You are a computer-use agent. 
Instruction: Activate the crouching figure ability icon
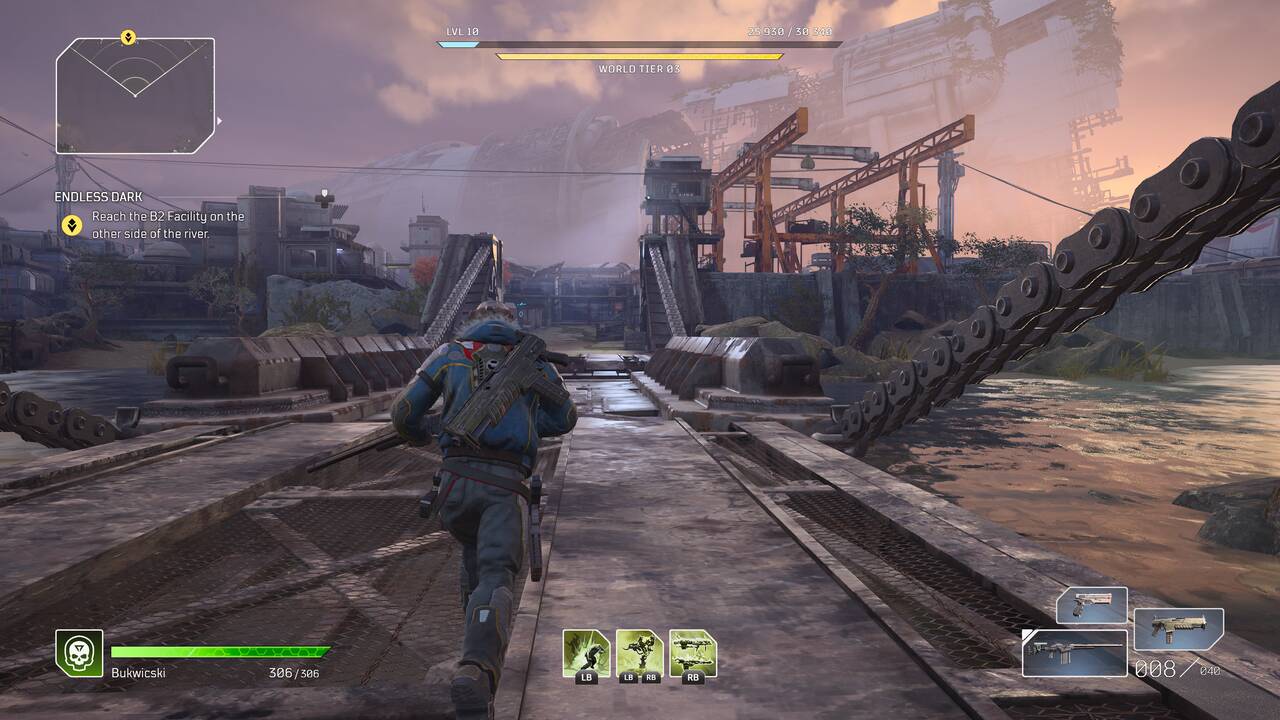tap(585, 652)
